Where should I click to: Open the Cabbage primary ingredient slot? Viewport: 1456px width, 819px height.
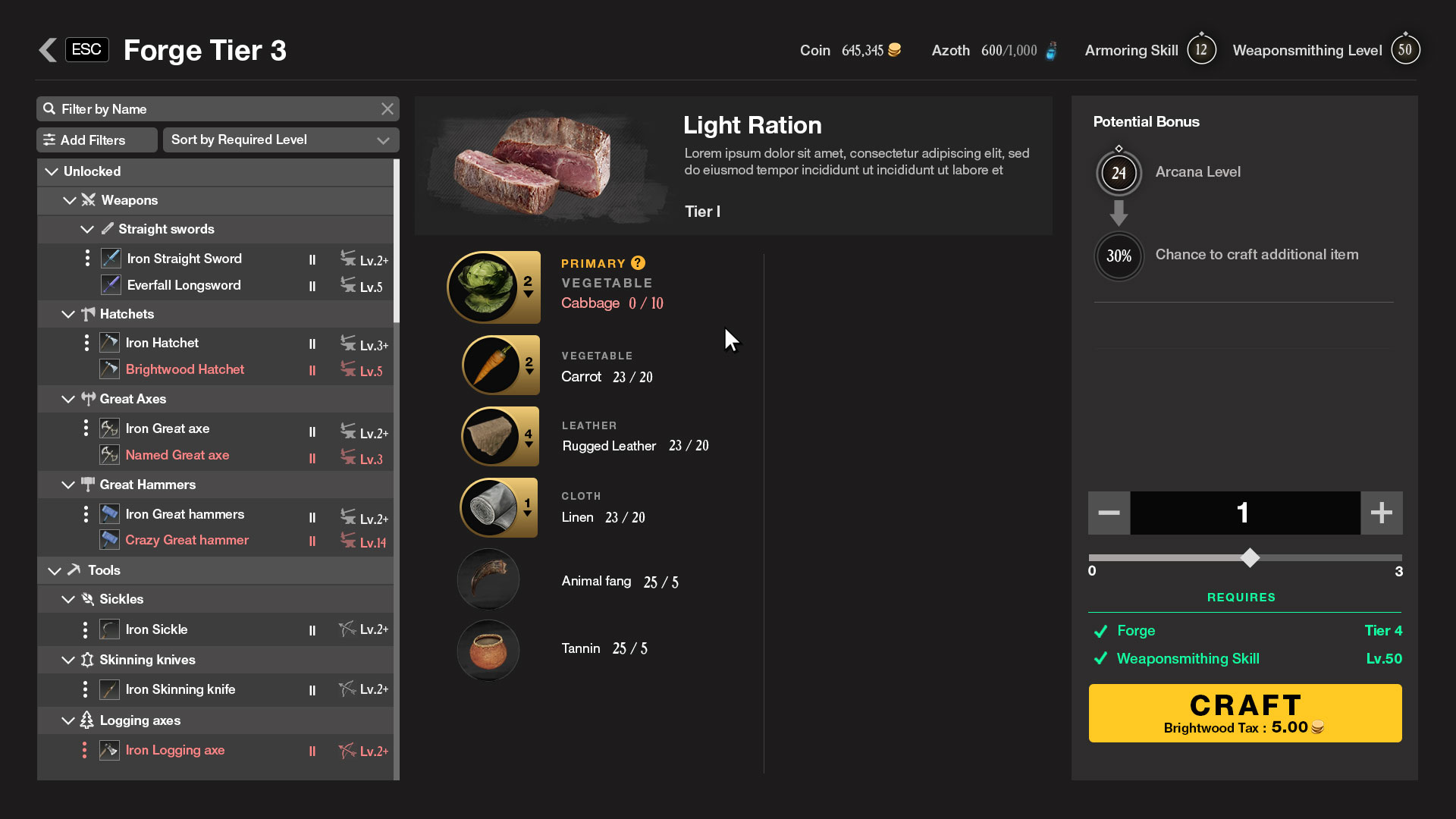[x=494, y=287]
